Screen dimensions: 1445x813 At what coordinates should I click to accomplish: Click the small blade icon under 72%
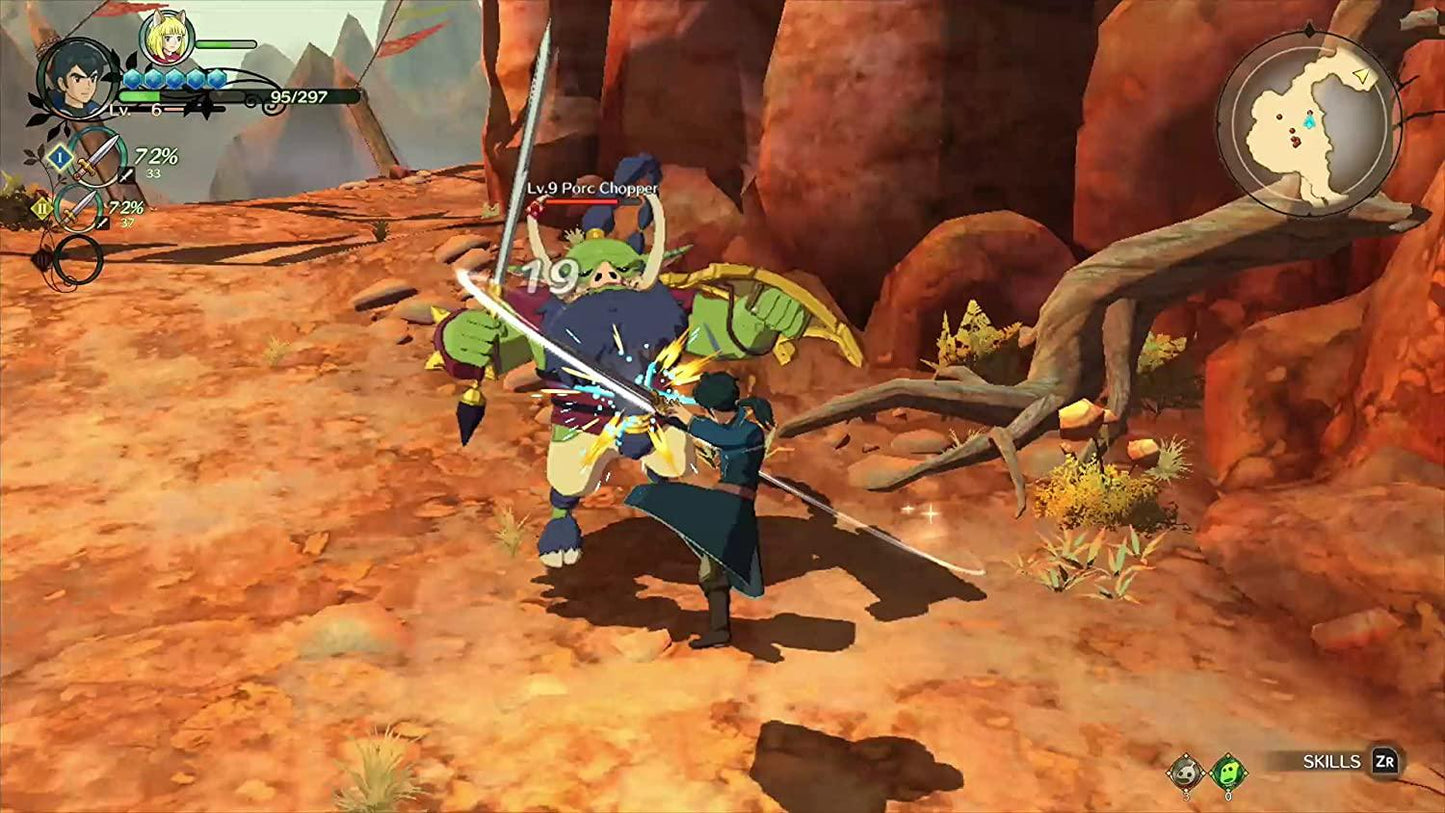pos(126,174)
